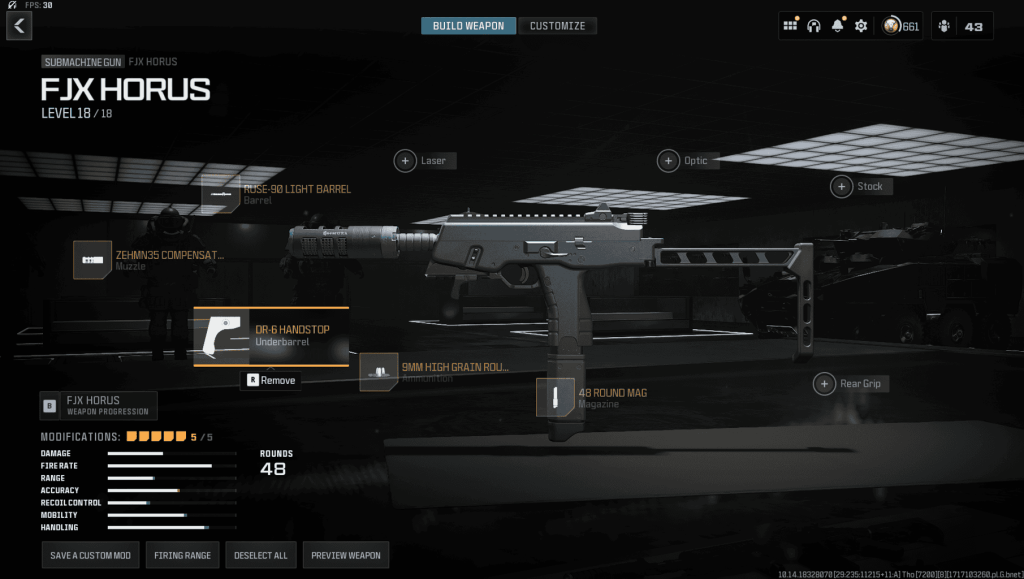The image size is (1024, 579).
Task: Select the Build Weapon tab
Action: click(x=469, y=26)
